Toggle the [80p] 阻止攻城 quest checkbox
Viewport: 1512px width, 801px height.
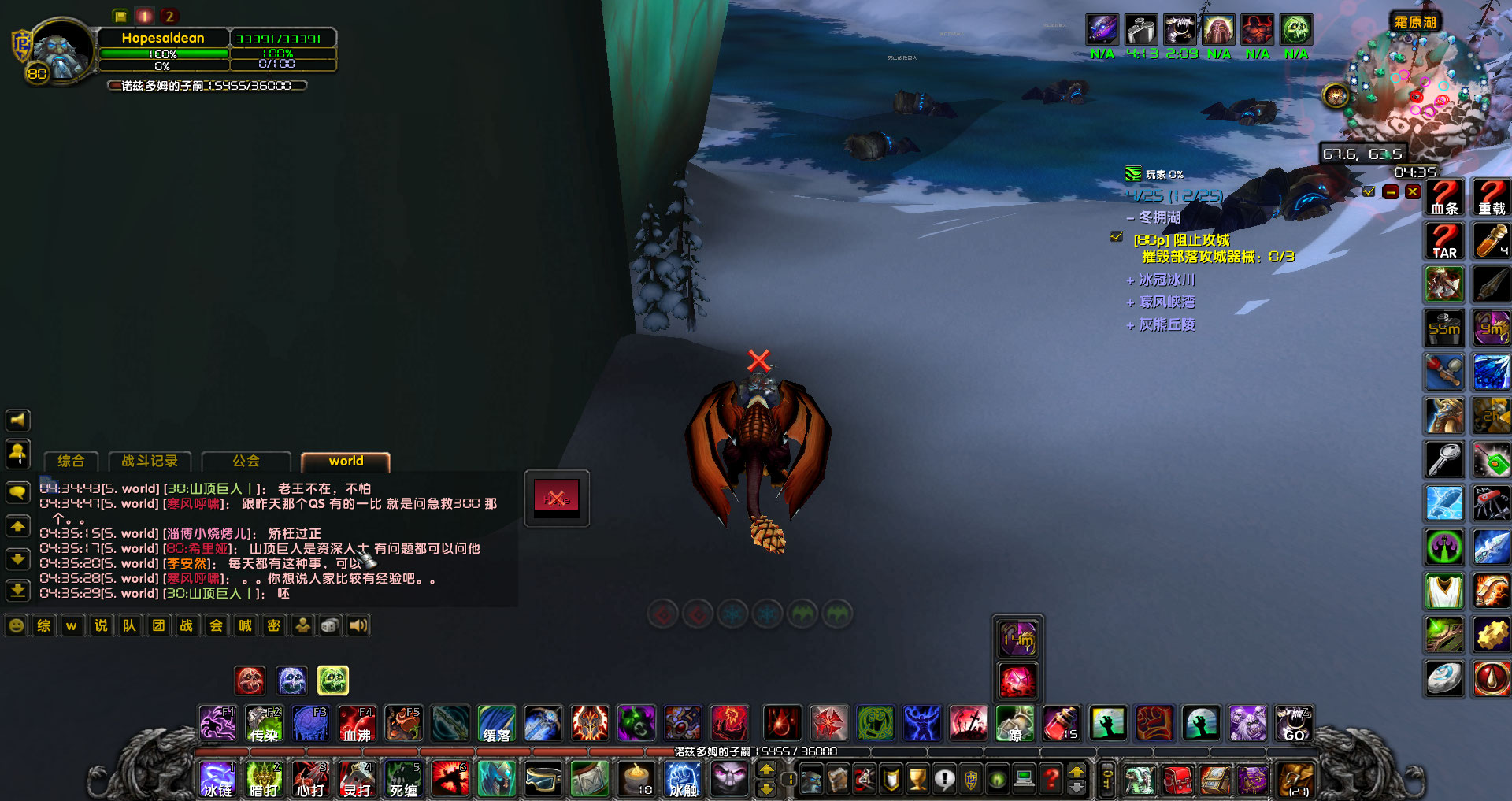[1116, 235]
